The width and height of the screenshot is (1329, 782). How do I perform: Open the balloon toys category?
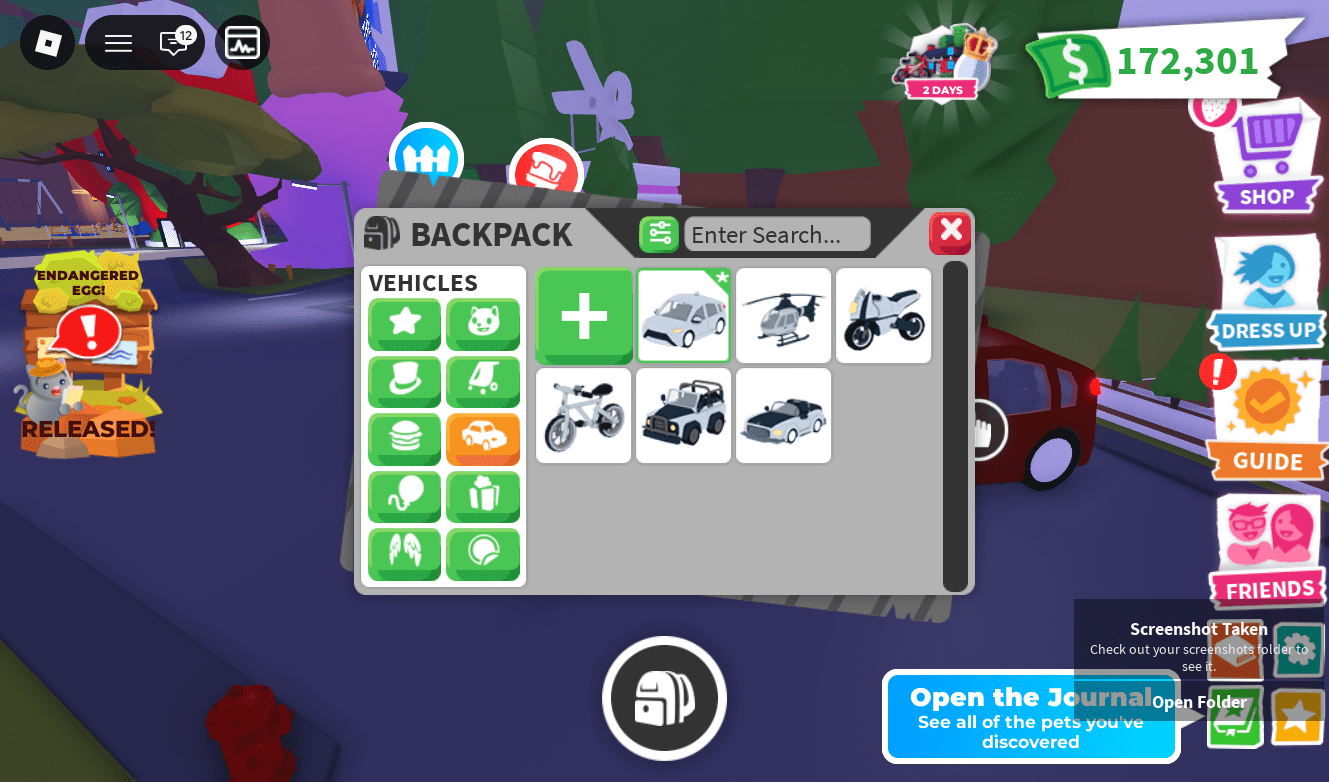404,497
